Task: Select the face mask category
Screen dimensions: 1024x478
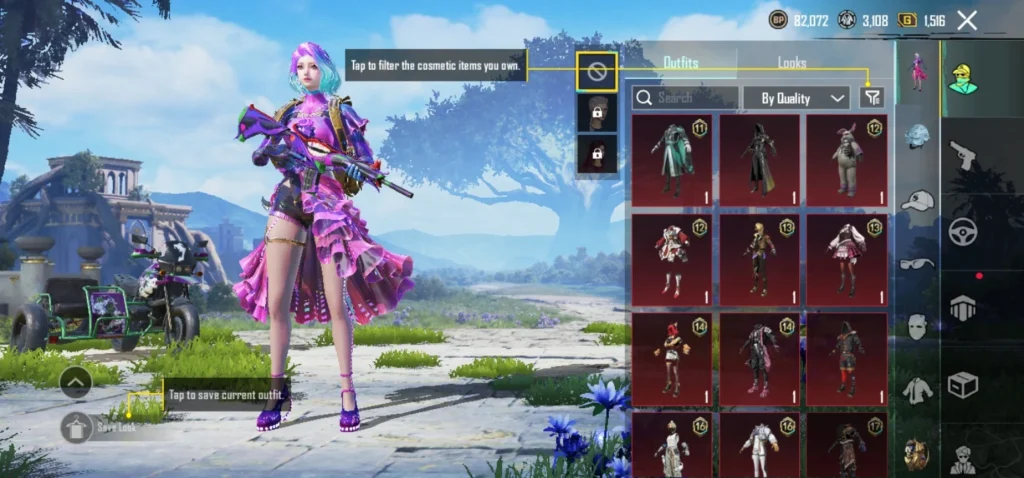Action: tap(917, 326)
